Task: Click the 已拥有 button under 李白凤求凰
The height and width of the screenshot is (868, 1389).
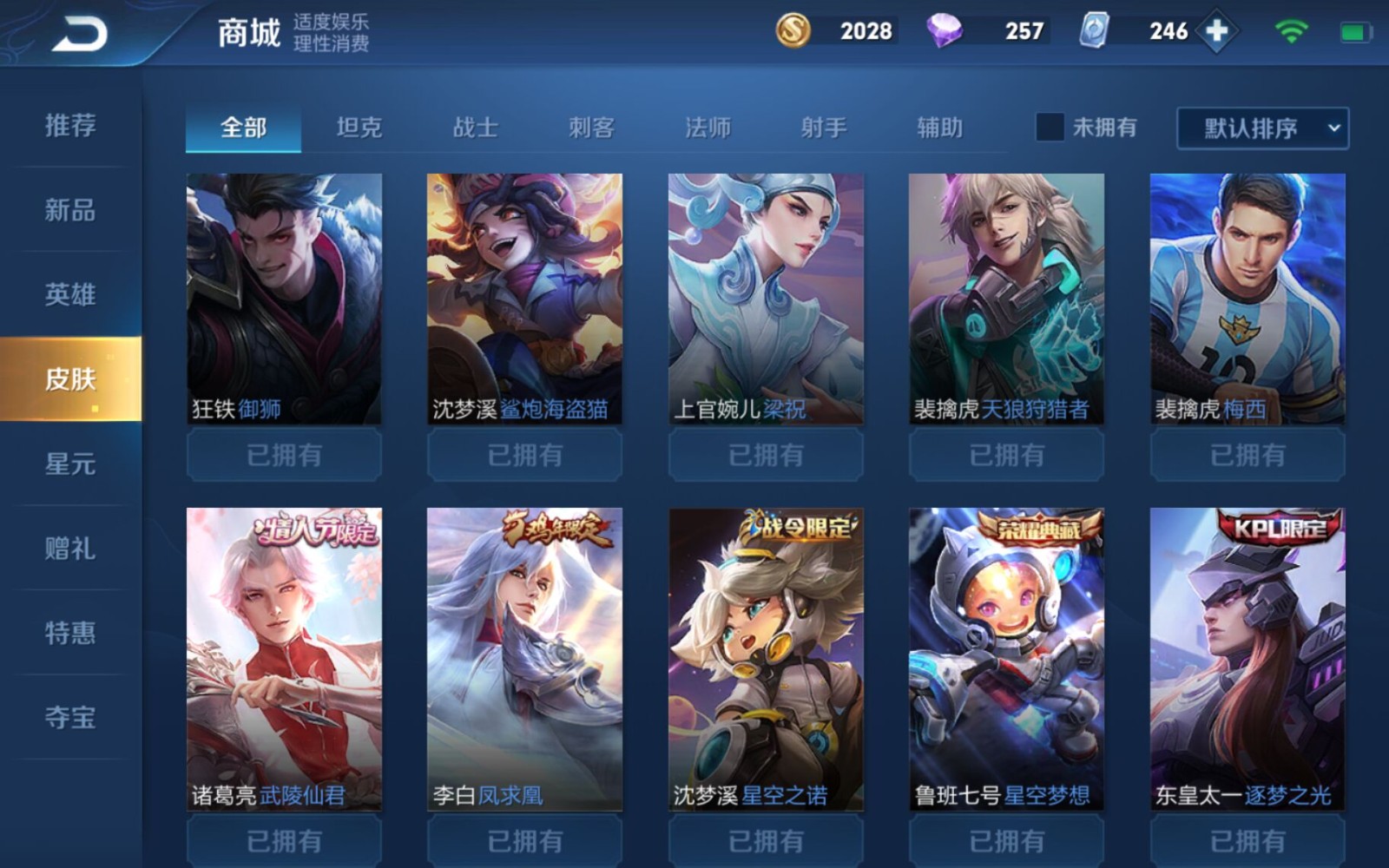Action: point(524,839)
